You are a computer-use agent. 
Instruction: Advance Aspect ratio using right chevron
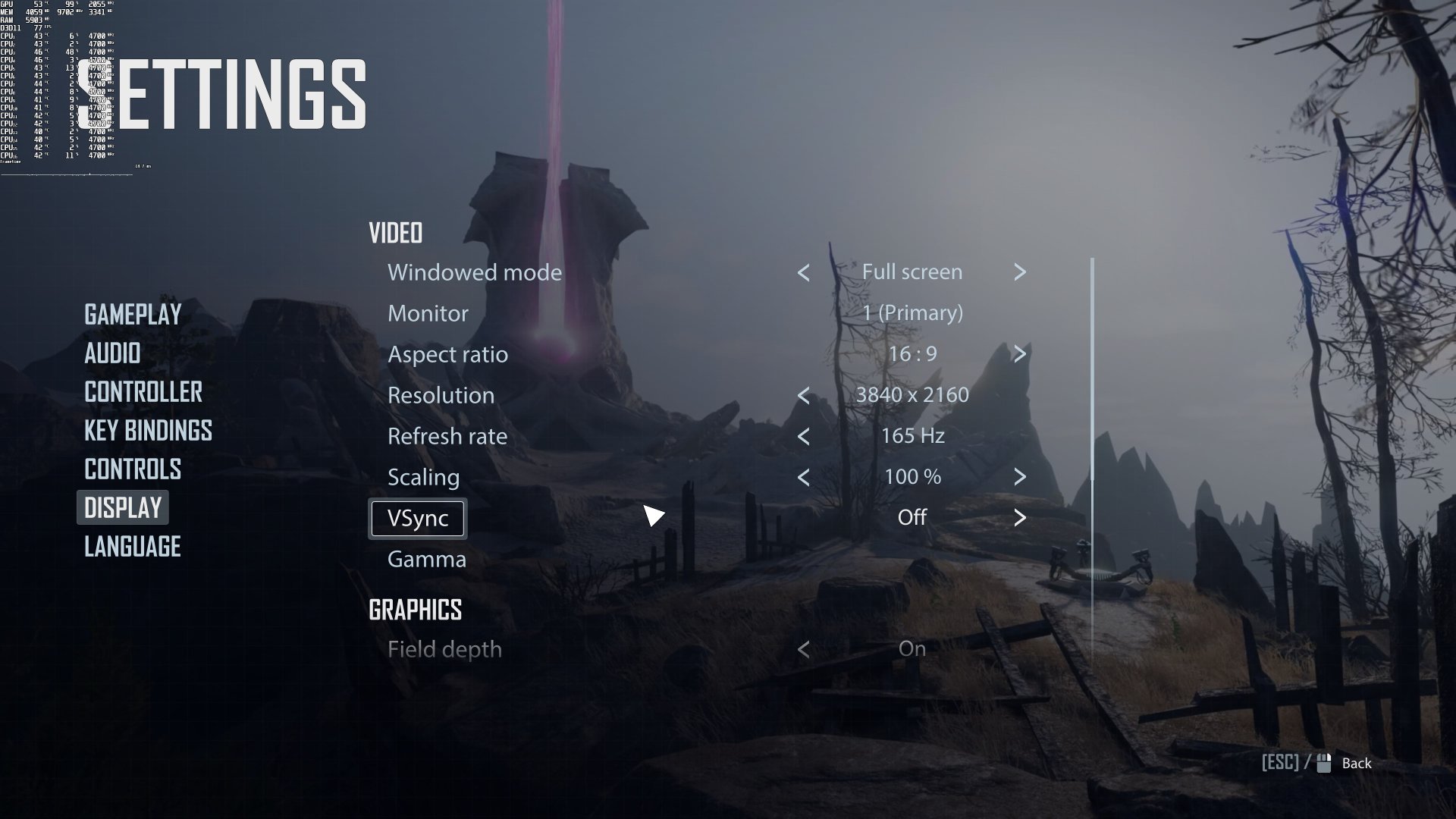pyautogui.click(x=1020, y=353)
